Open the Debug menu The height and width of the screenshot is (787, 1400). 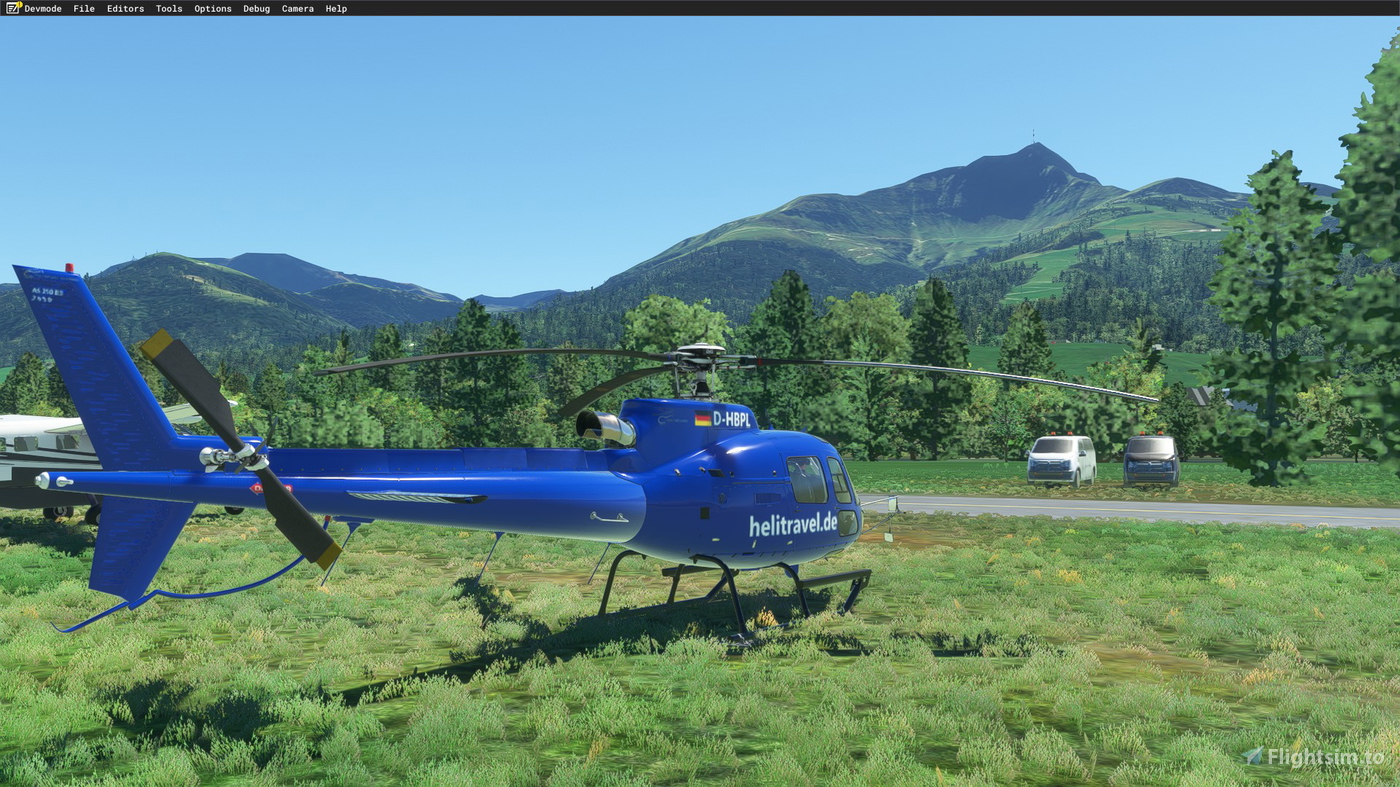click(x=256, y=8)
